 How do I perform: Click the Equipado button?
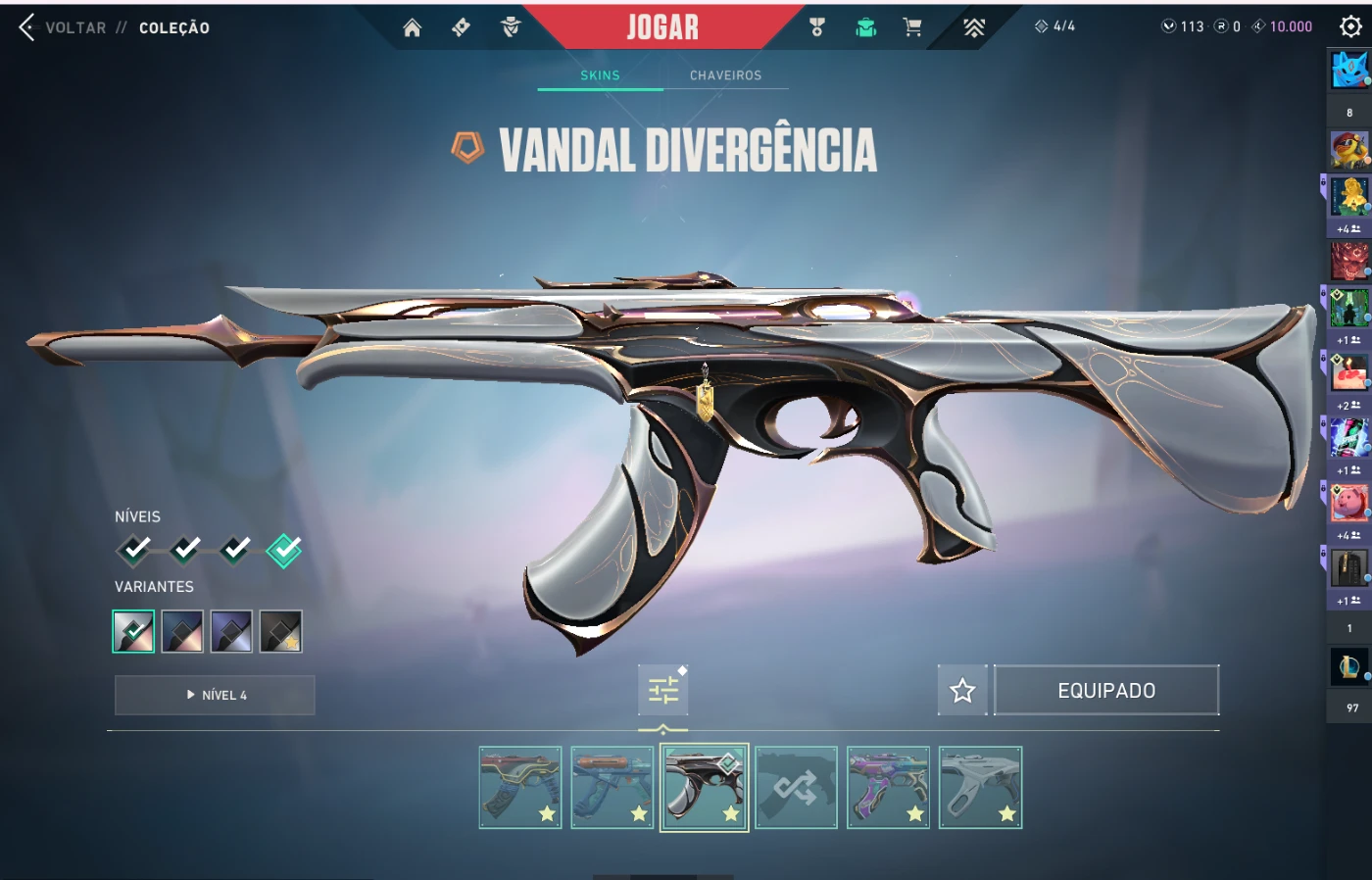coord(1106,691)
